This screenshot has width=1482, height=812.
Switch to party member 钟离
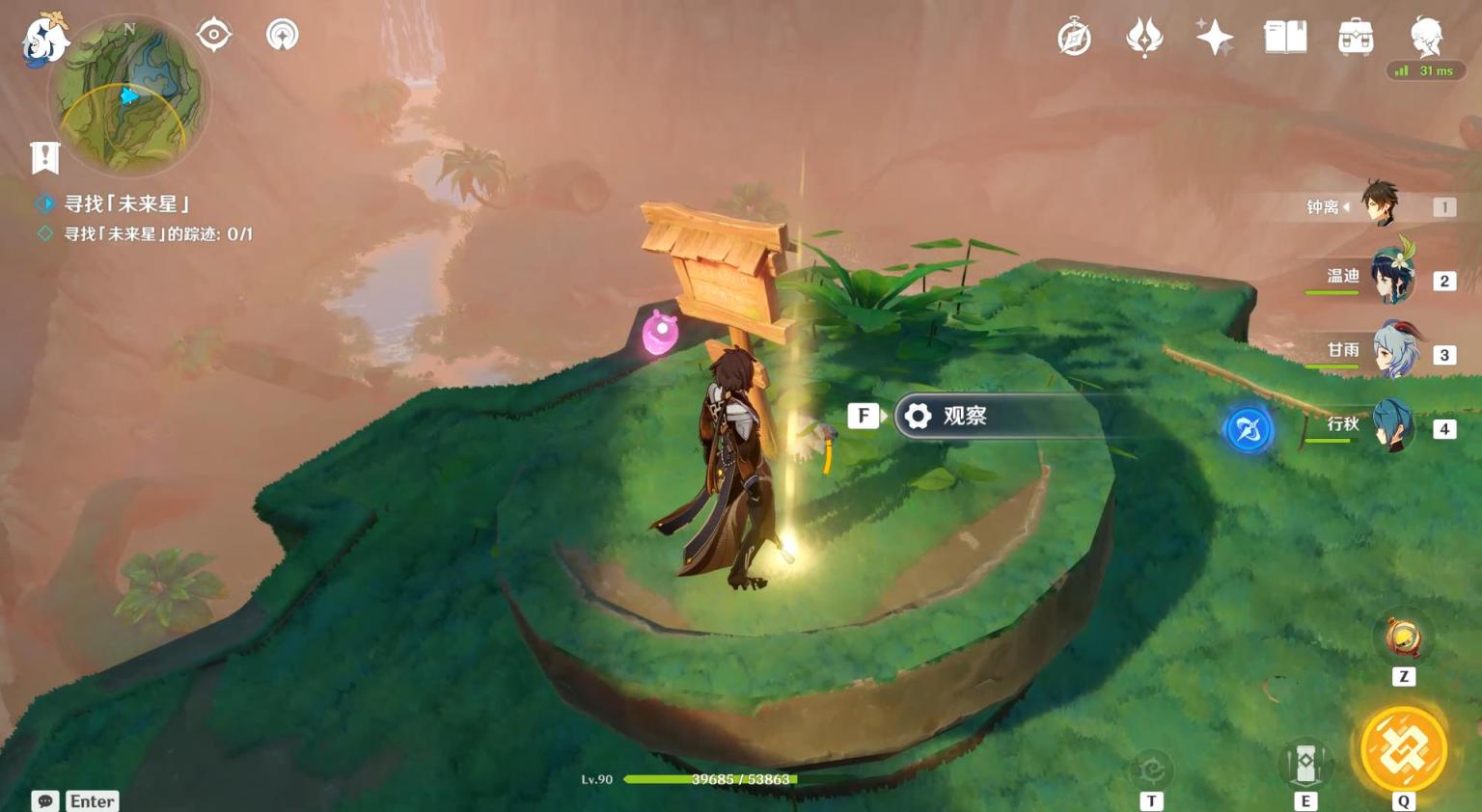tap(1380, 204)
